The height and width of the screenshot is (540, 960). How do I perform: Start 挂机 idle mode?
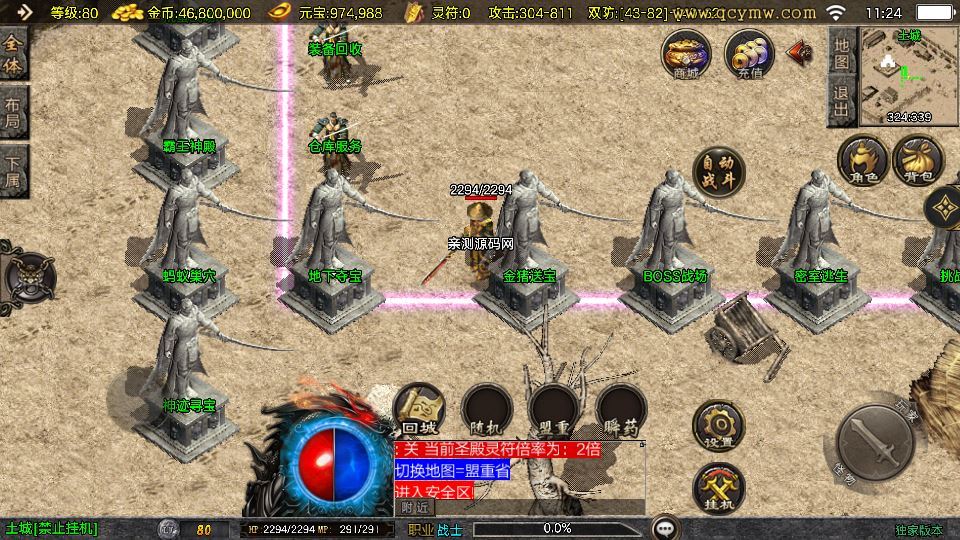pyautogui.click(x=719, y=489)
